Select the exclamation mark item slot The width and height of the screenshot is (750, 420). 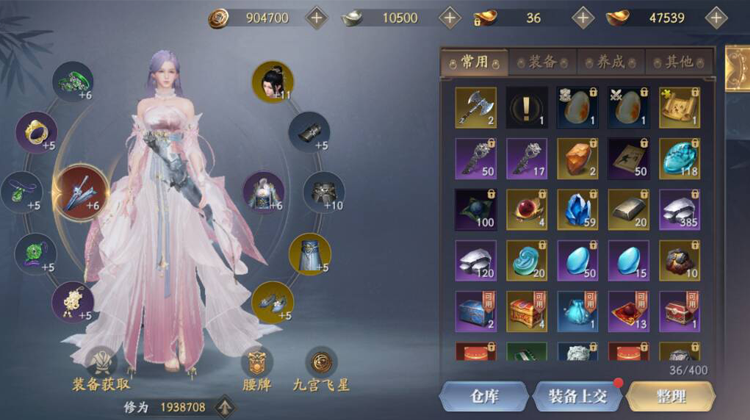[526, 107]
